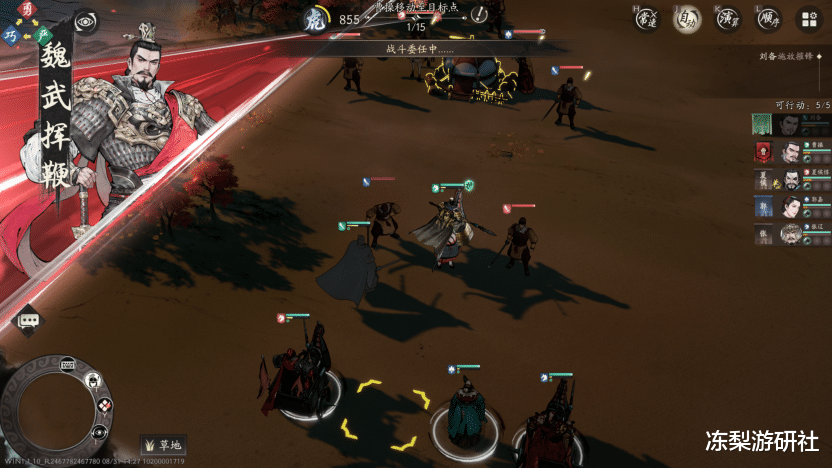Select 刘备 in the unit list

point(790,124)
